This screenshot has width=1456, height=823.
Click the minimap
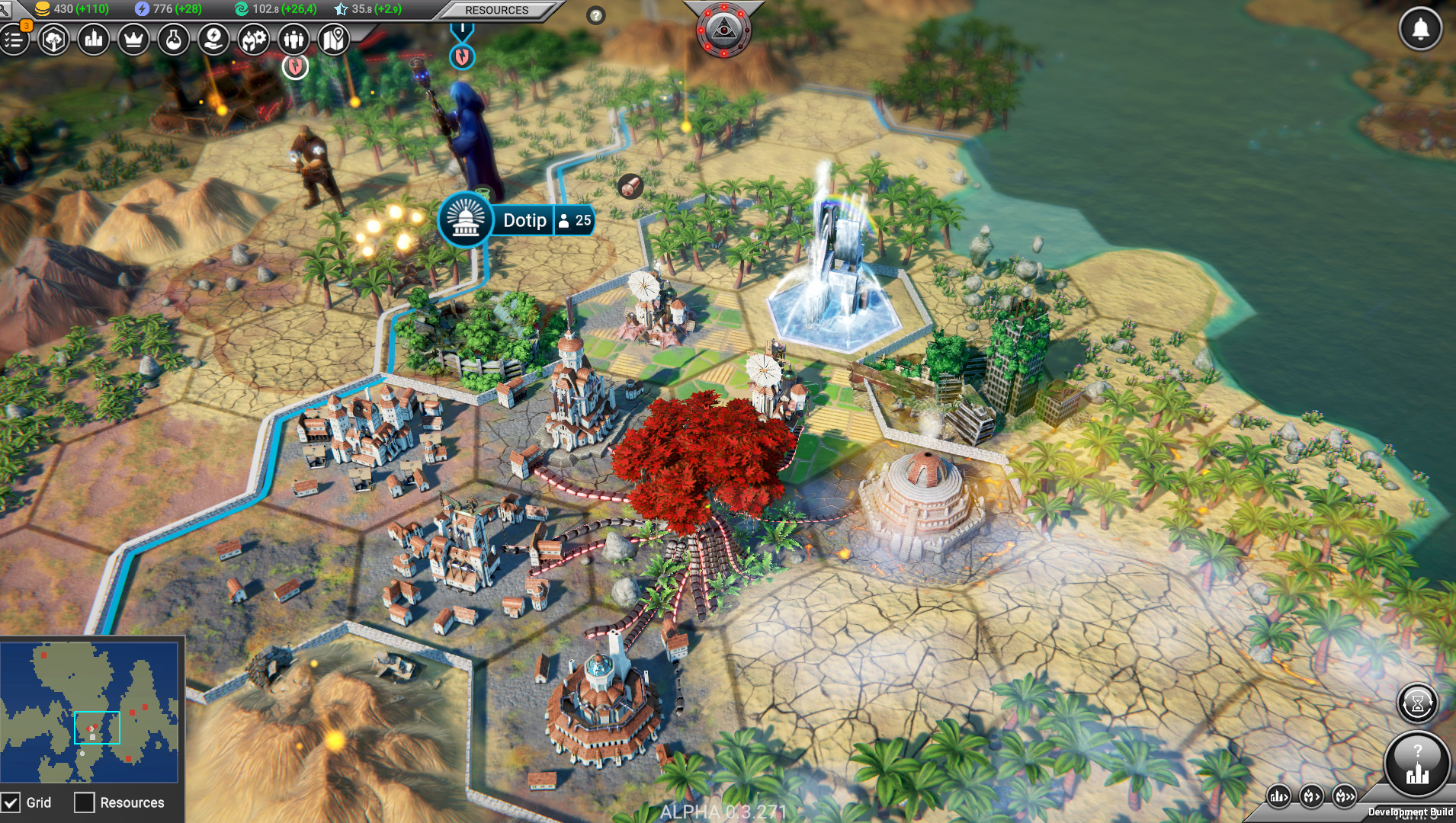(89, 713)
